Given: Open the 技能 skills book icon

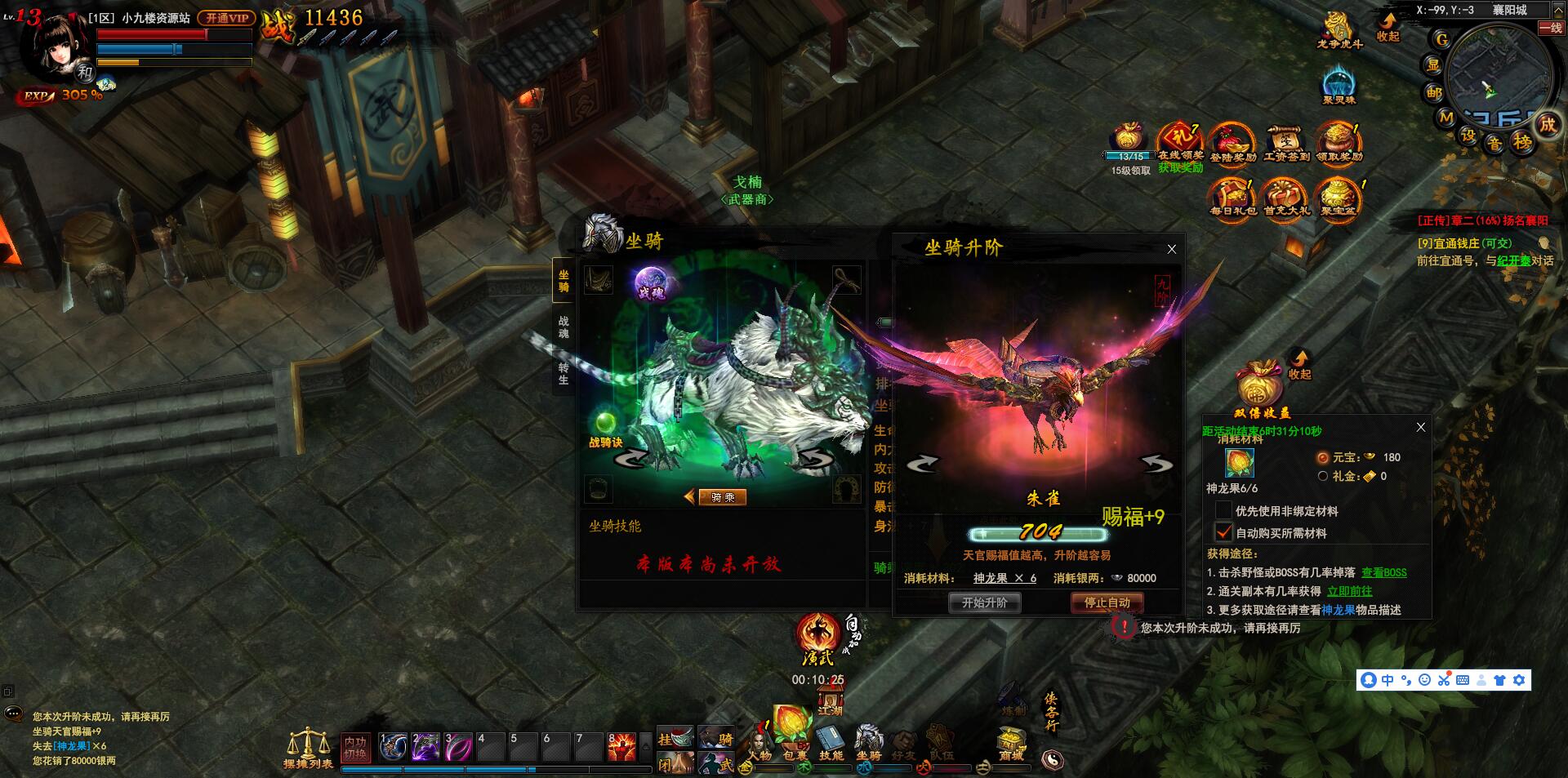Looking at the screenshot, I should 831,740.
